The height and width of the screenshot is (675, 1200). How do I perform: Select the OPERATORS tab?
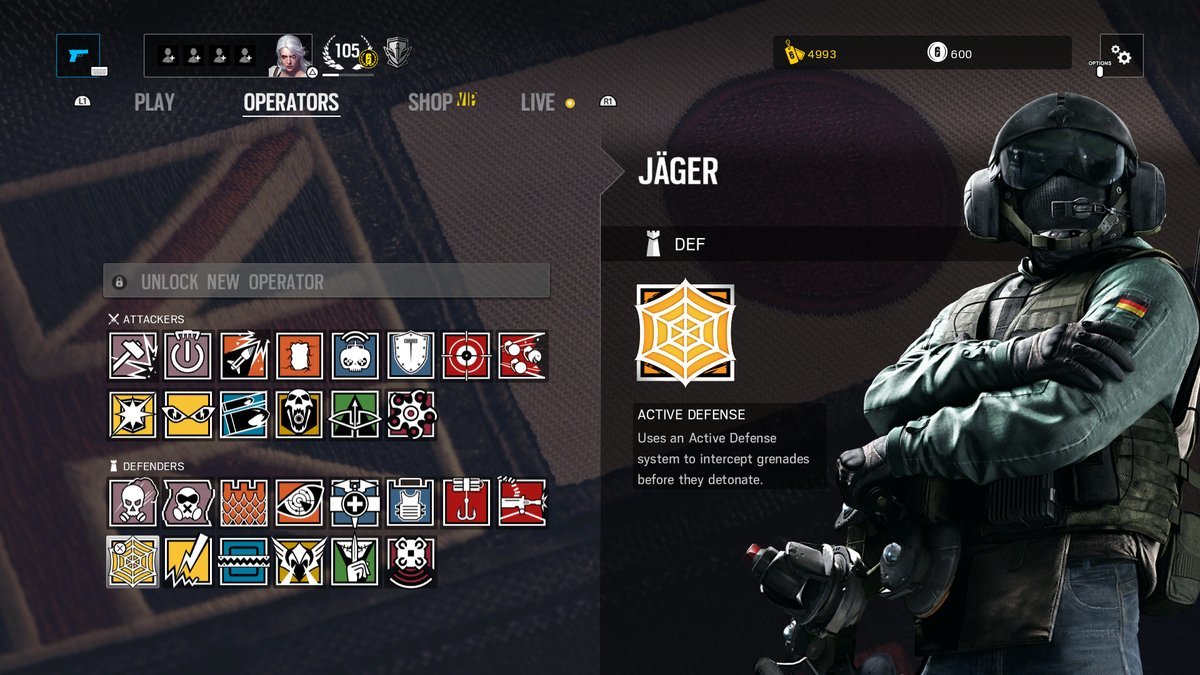(x=291, y=102)
